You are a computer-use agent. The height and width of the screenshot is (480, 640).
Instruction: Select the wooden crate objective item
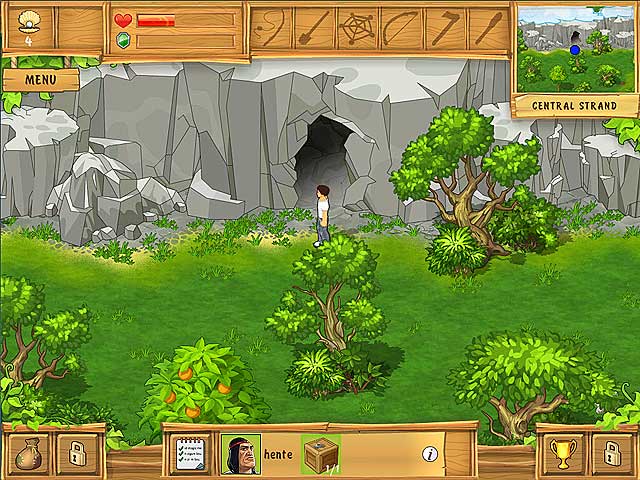pyautogui.click(x=320, y=454)
